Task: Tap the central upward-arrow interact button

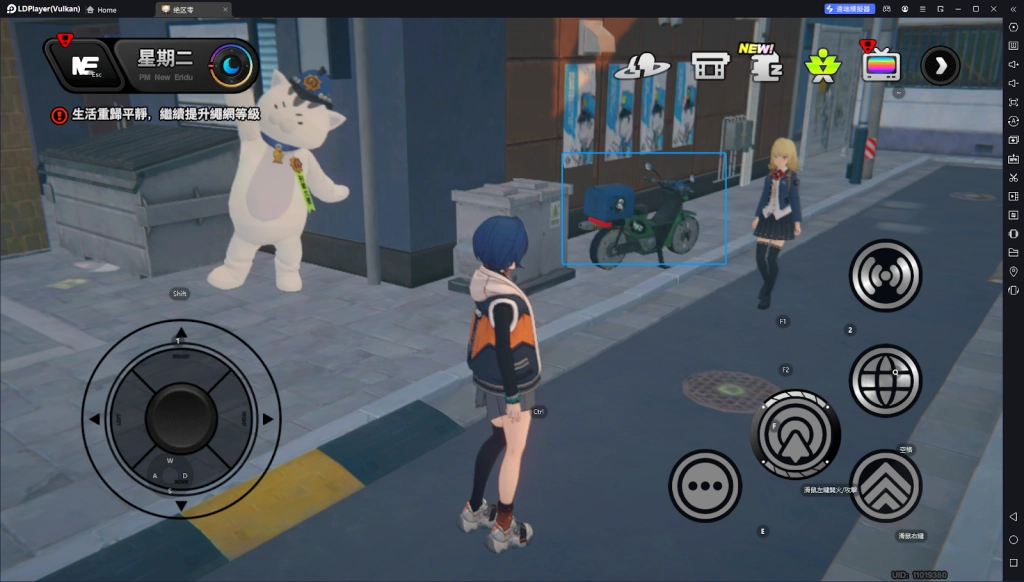Action: pos(795,433)
